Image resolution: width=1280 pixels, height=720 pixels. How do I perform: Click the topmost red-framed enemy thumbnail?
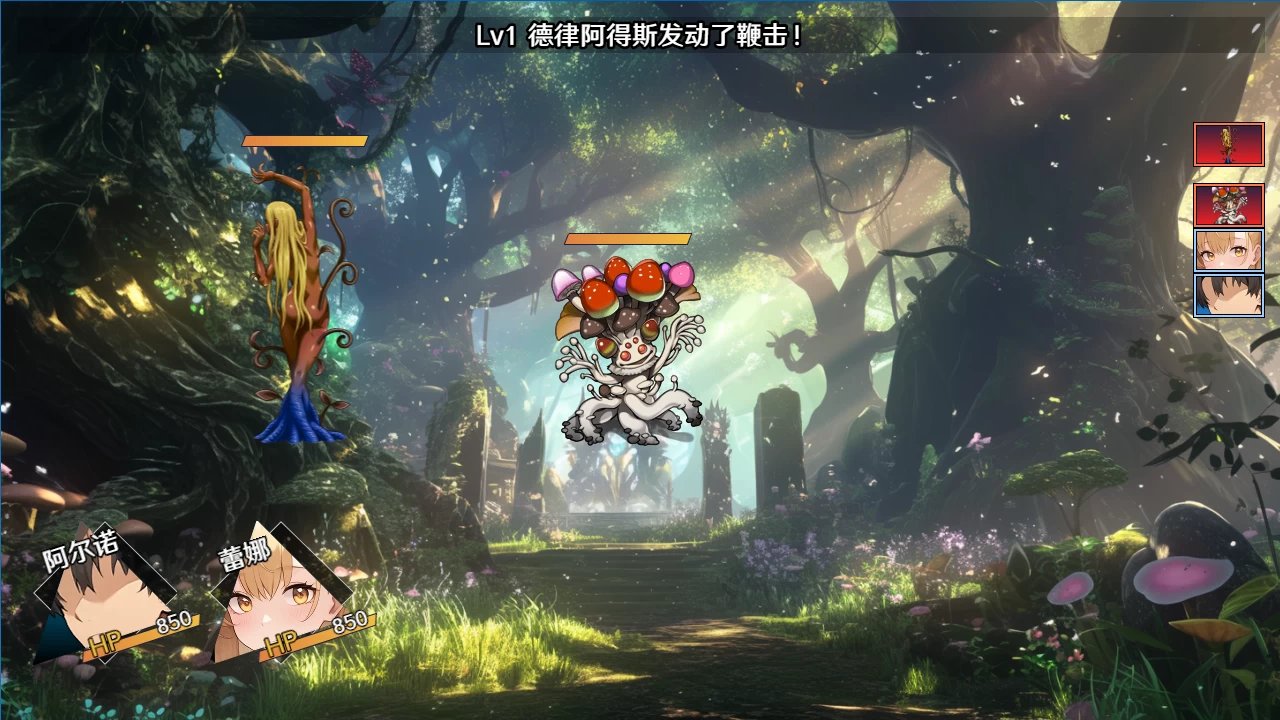point(1228,145)
